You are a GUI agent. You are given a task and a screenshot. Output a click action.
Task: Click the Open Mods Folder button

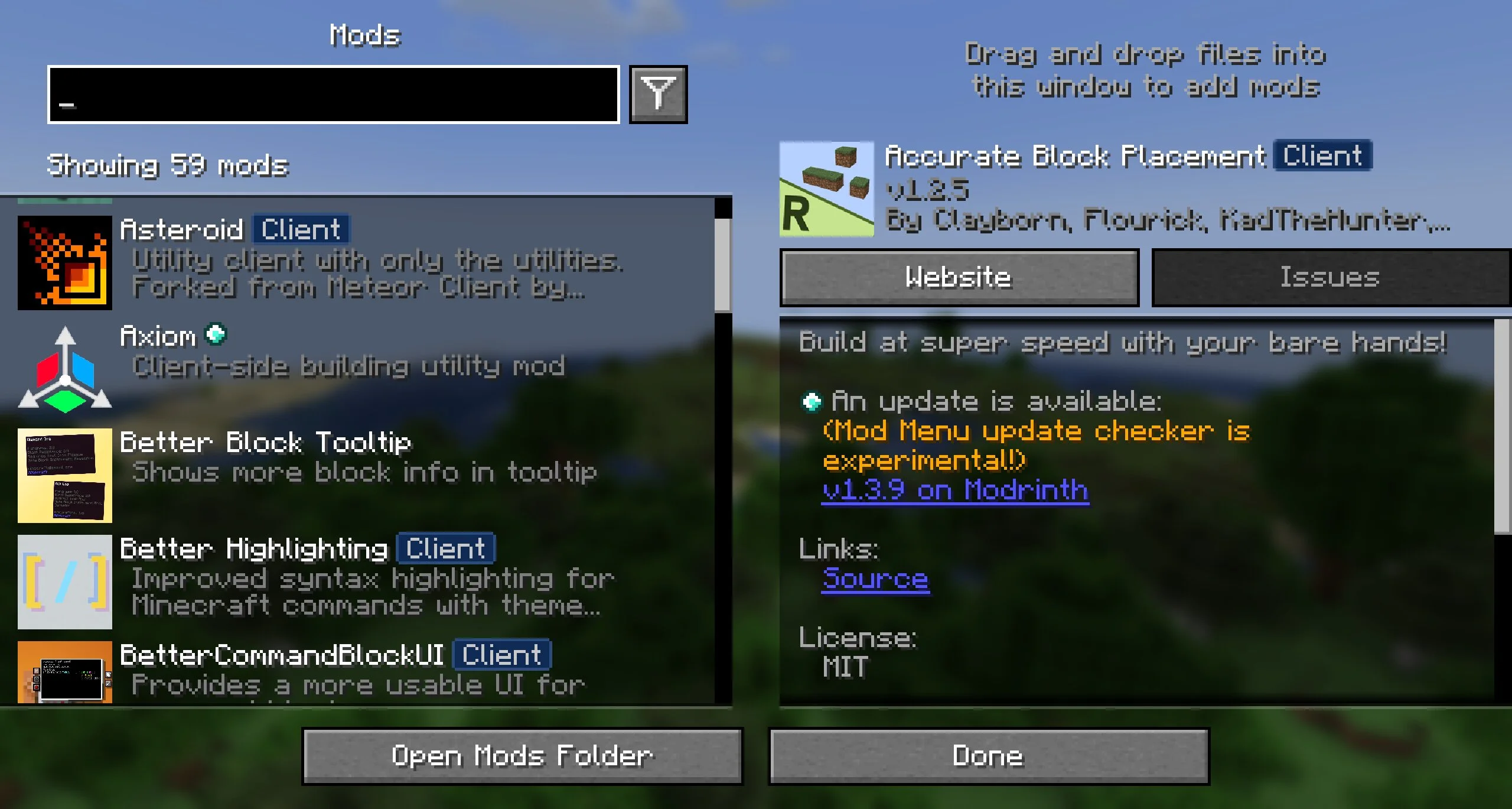(522, 756)
